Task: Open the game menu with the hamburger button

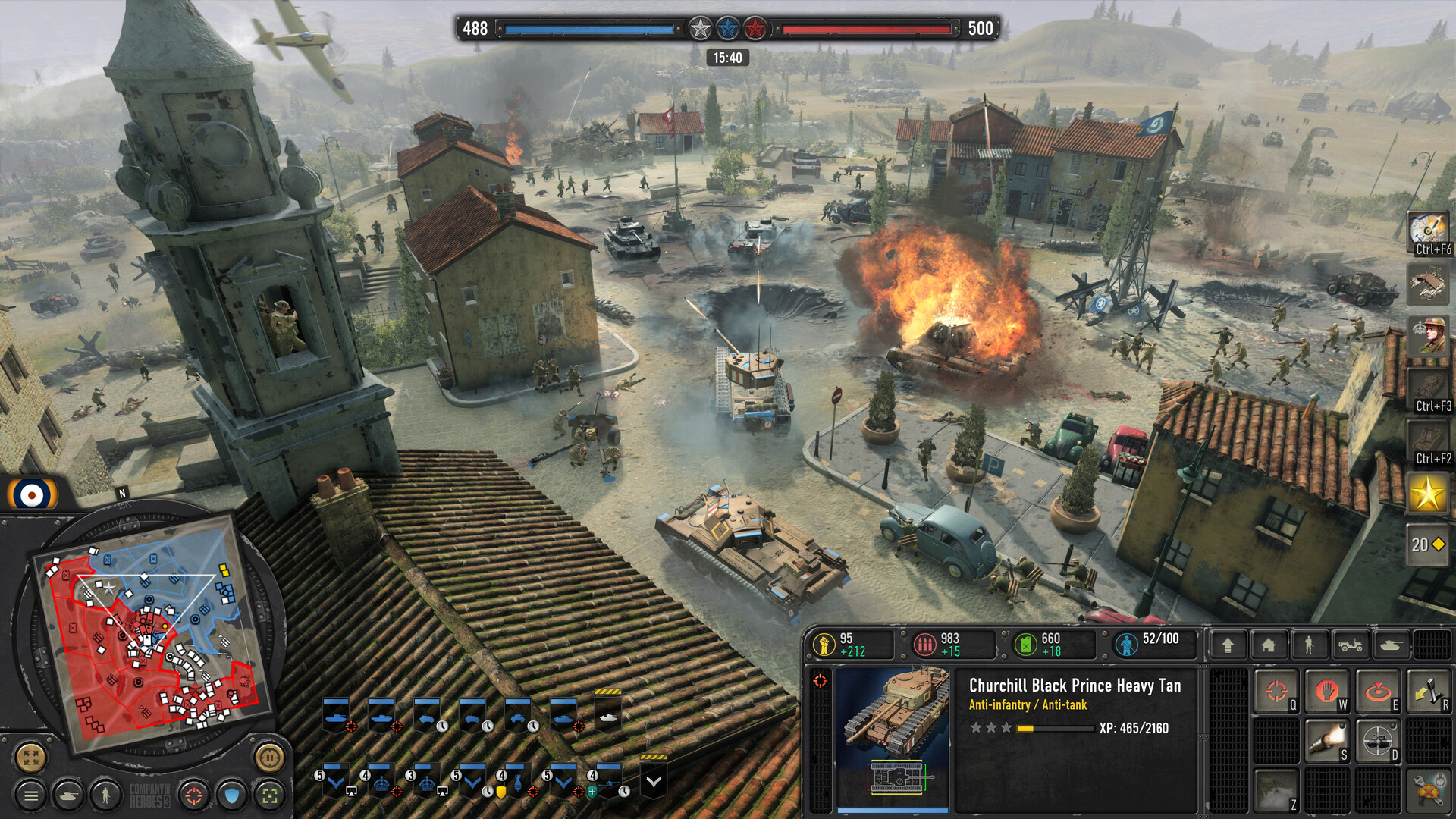Action: coord(30,795)
